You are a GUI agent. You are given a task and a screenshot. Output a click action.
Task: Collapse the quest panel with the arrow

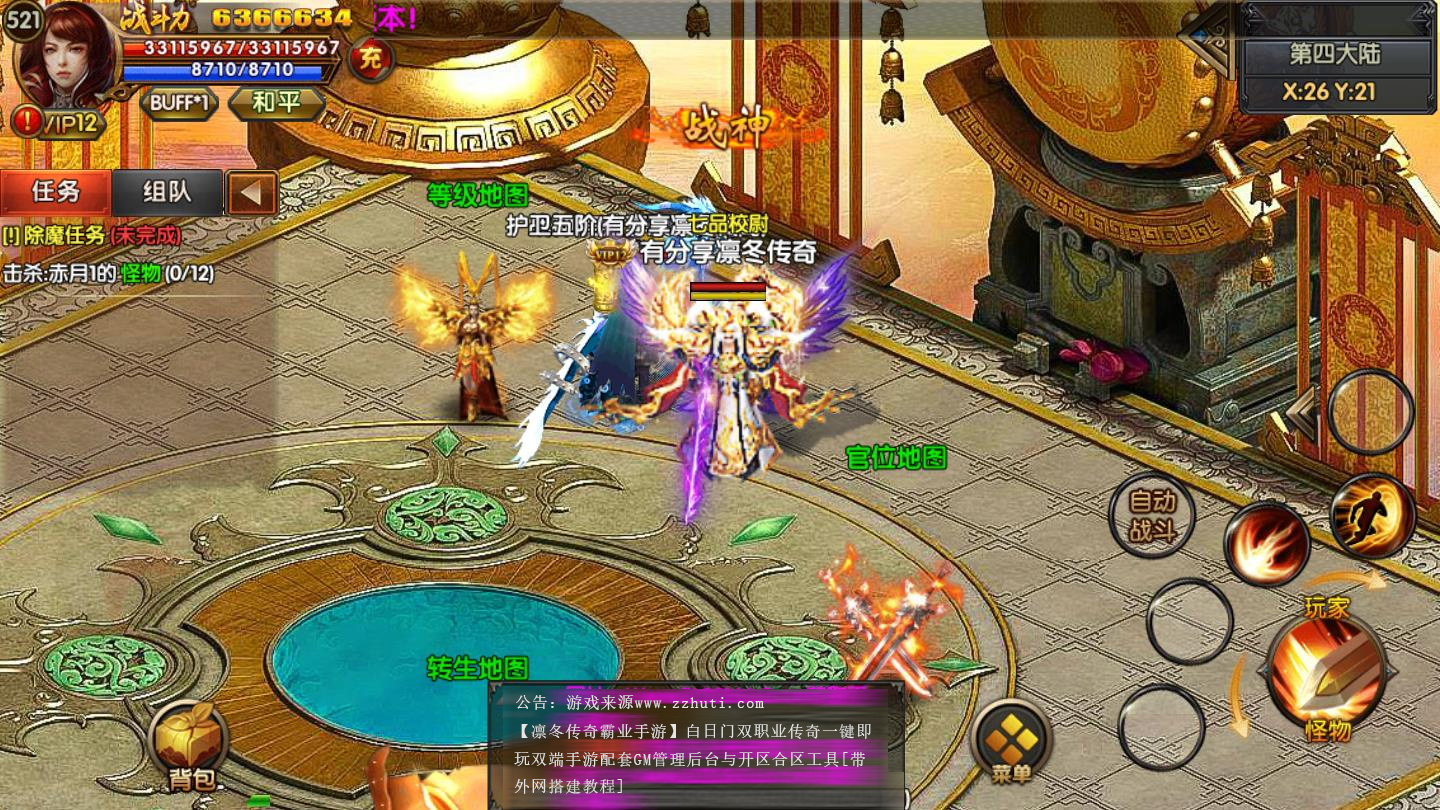[252, 193]
